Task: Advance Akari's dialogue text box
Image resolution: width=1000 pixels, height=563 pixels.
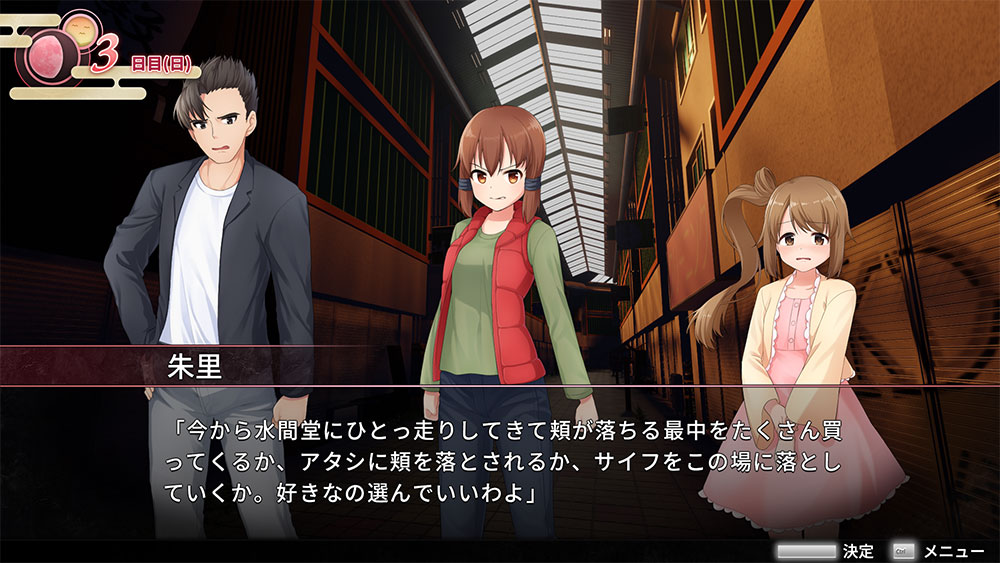Action: [x=500, y=467]
